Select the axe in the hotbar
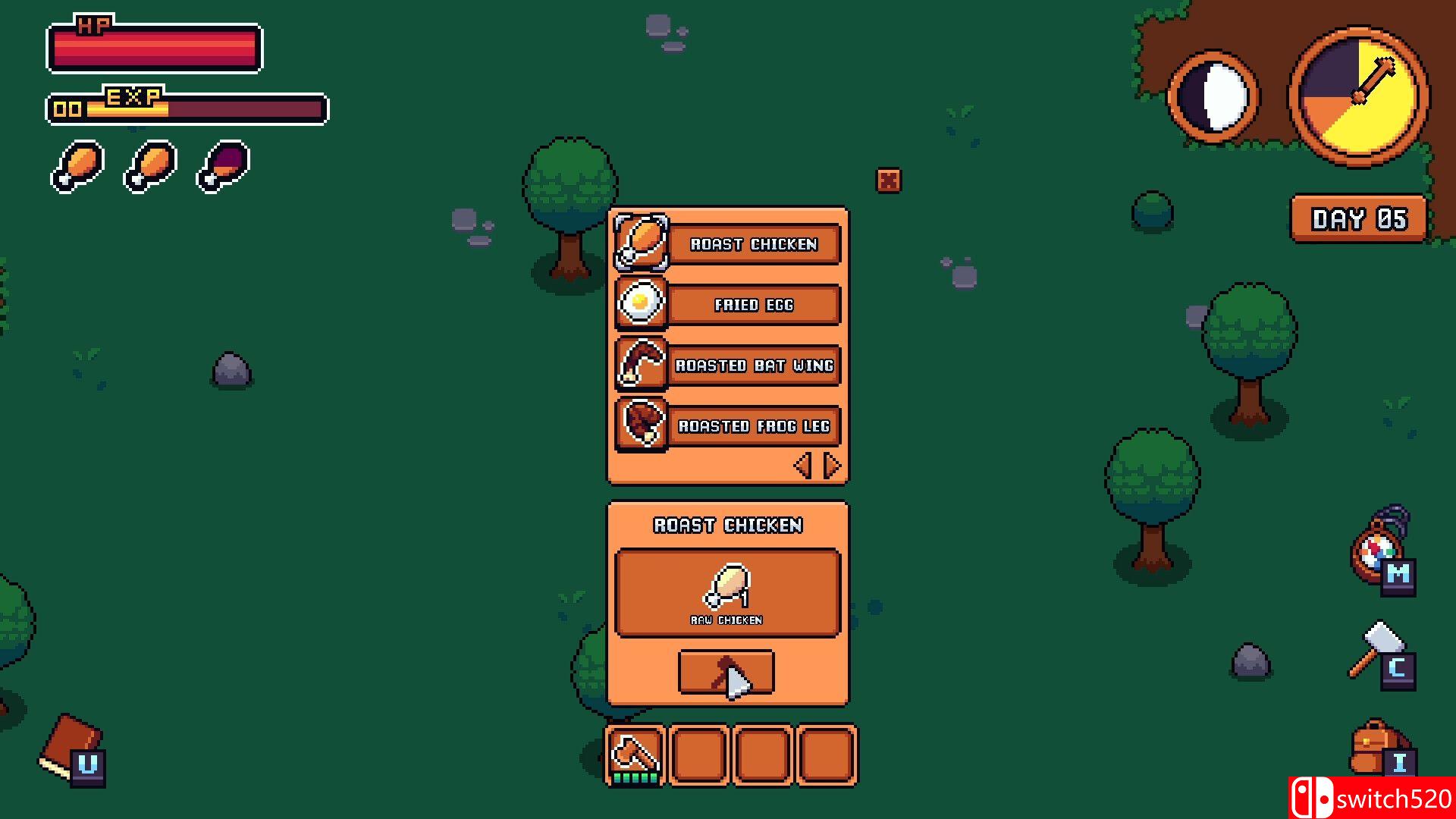Screen dimensions: 1456x819 coord(635,755)
